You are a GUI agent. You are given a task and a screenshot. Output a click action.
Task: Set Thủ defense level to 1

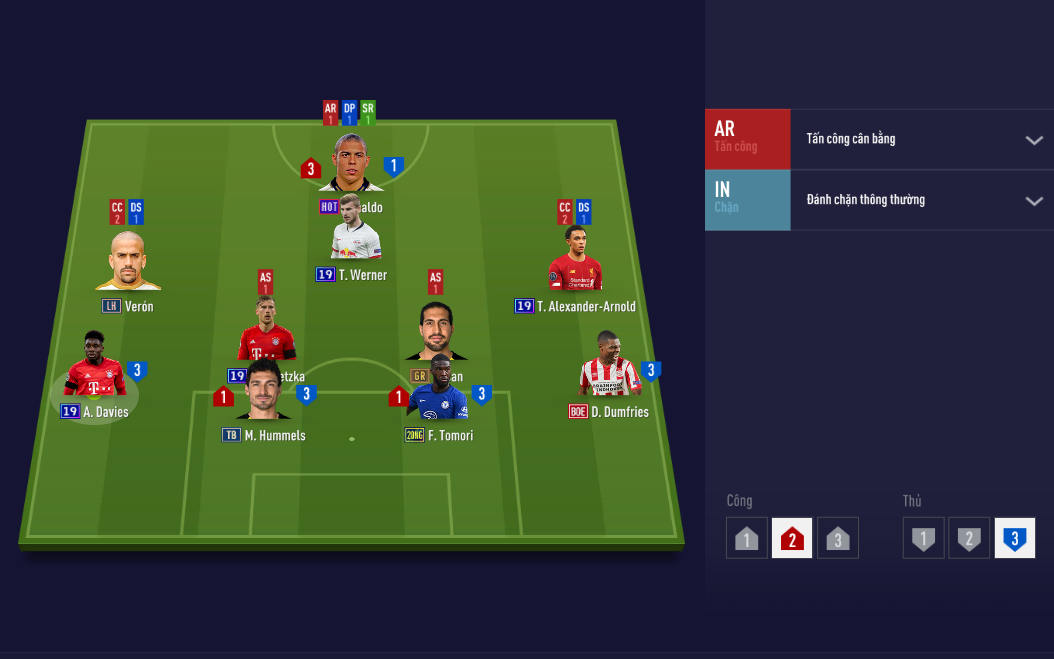923,538
